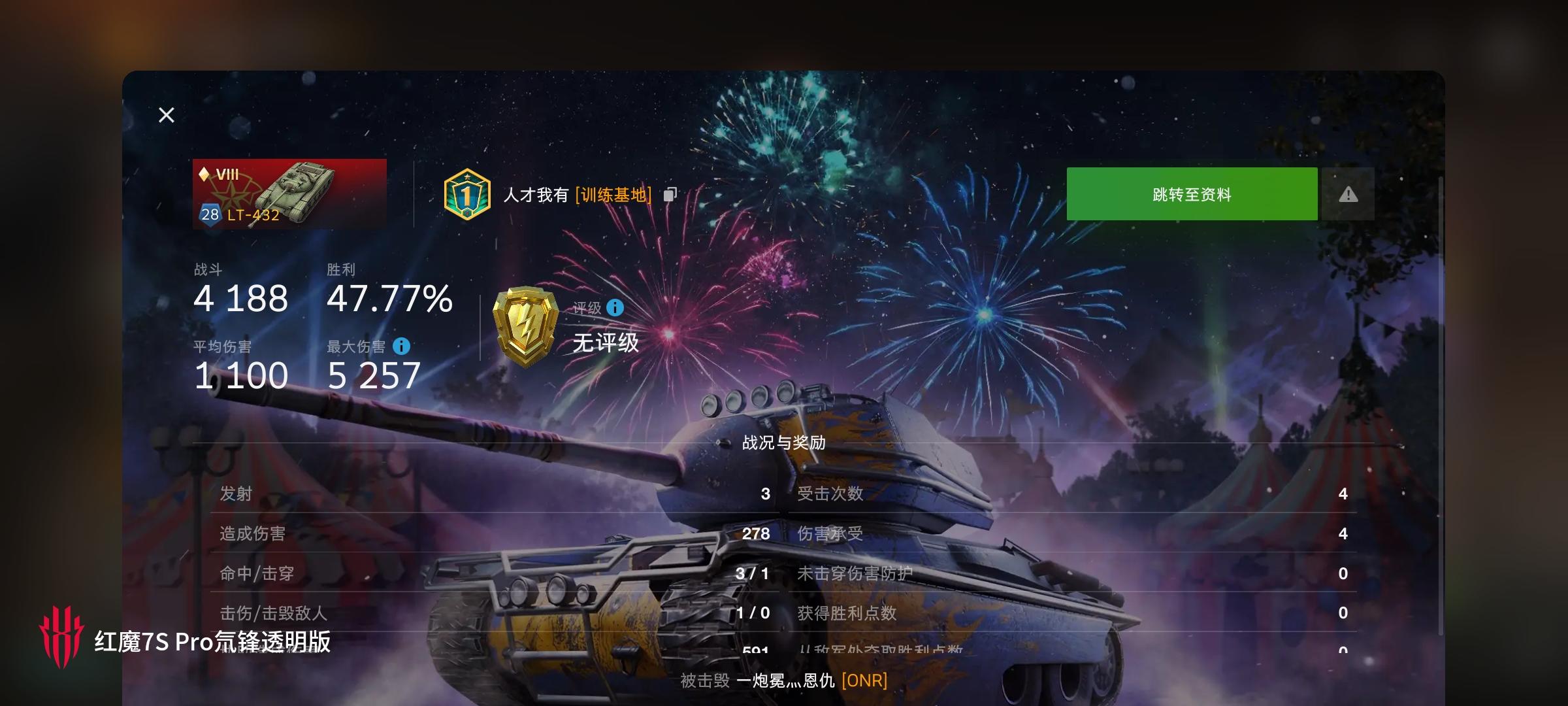Viewport: 1568px width, 706px height.
Task: Click the 伤害承受 row value 4
Action: [1343, 533]
